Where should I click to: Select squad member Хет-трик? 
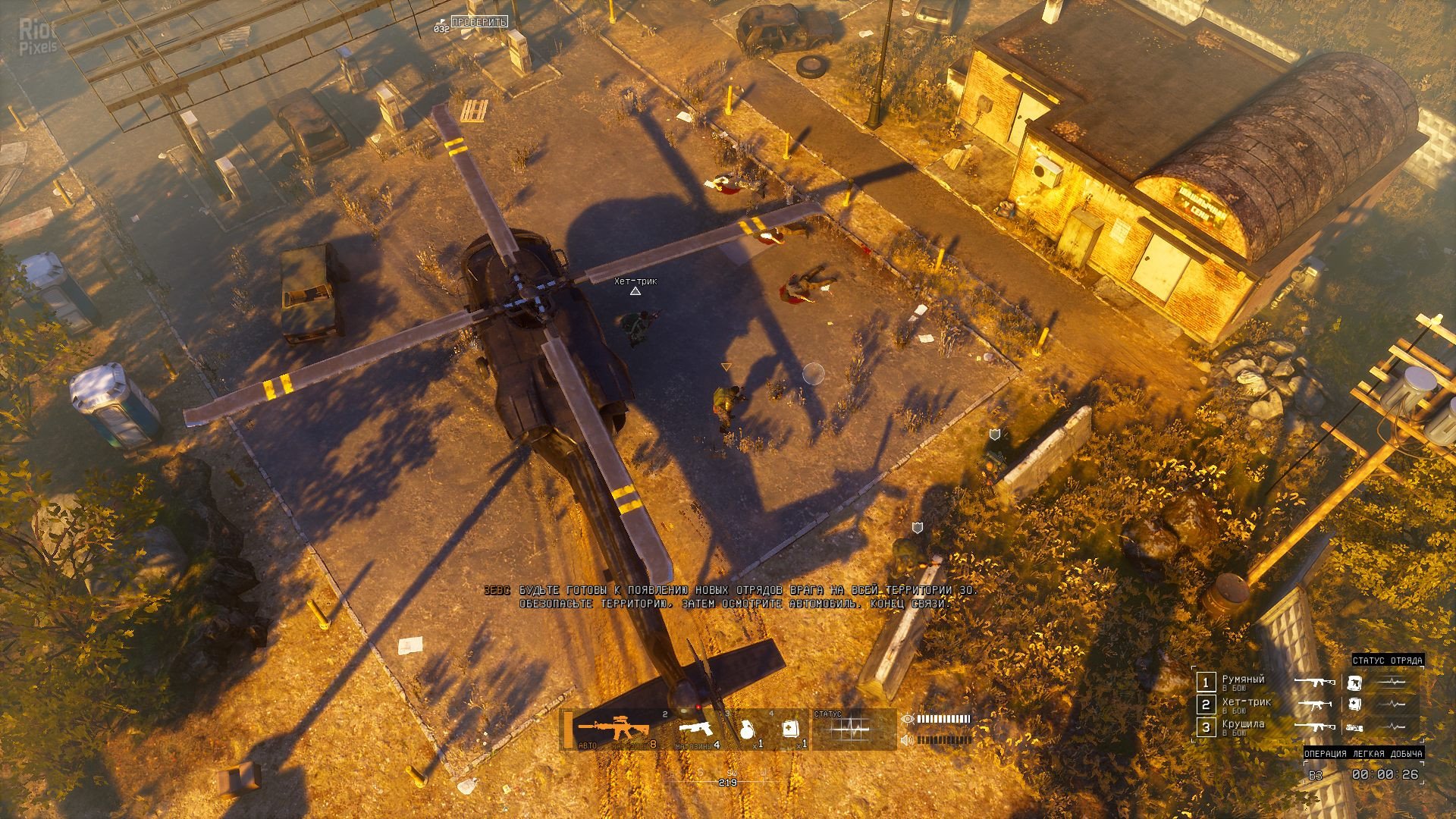pos(1246,704)
